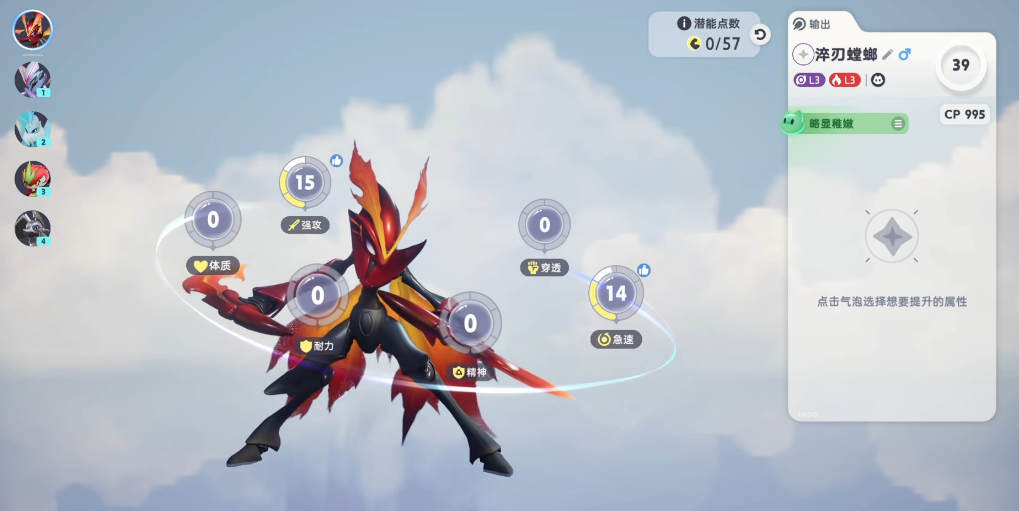Select team member portrait numbered 1
1019x511 pixels.
32,80
